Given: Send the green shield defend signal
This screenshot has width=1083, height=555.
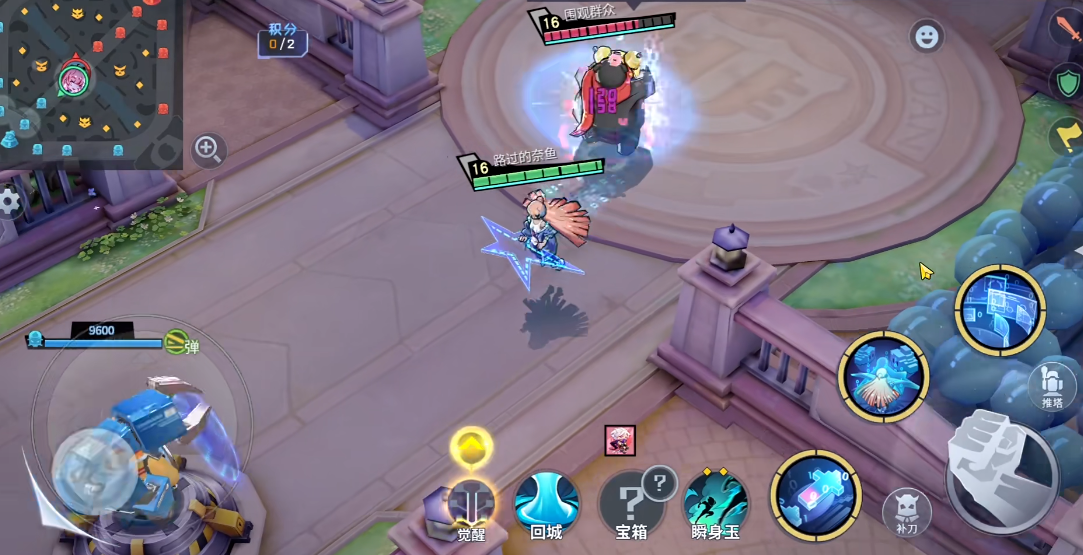Looking at the screenshot, I should 1066,81.
